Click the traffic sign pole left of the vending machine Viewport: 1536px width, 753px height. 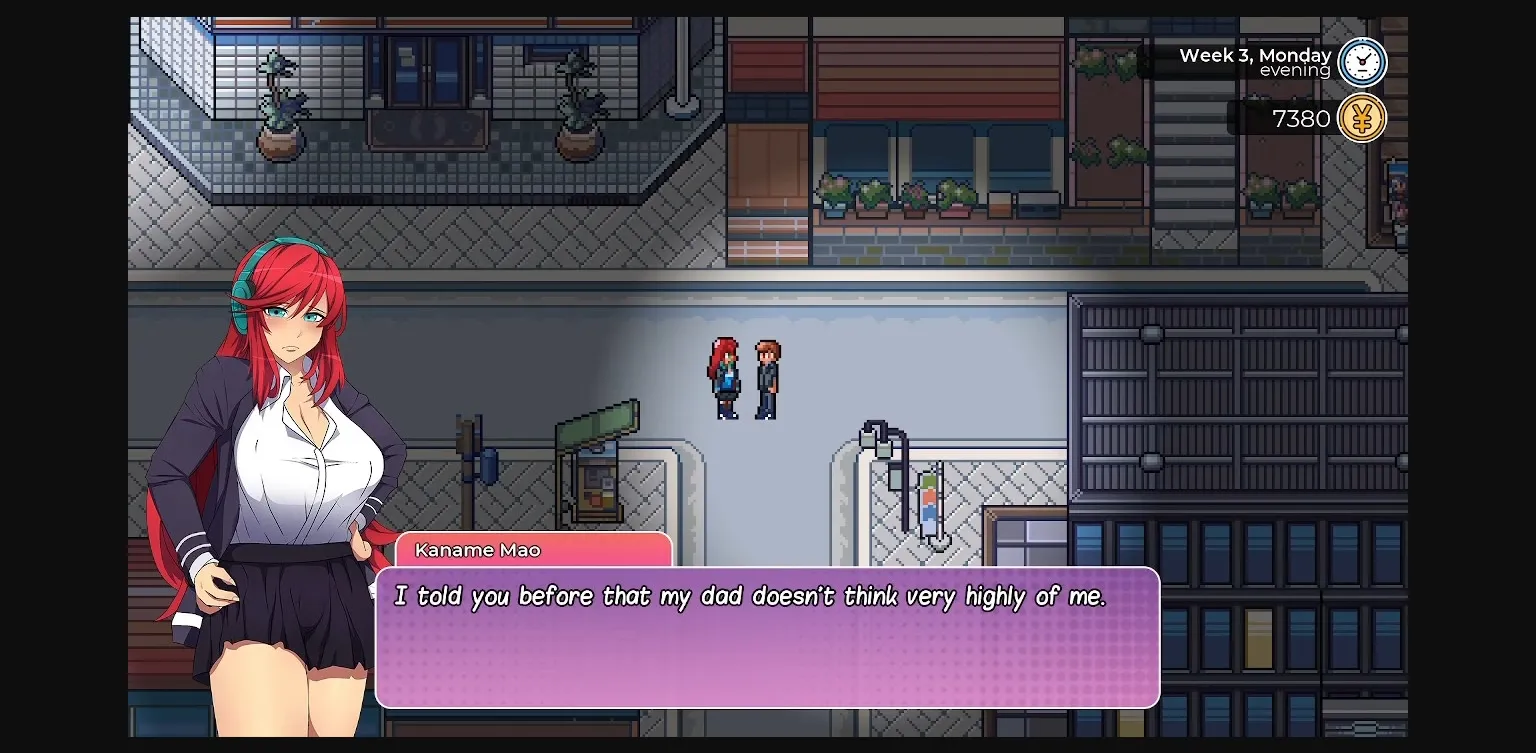pos(470,460)
